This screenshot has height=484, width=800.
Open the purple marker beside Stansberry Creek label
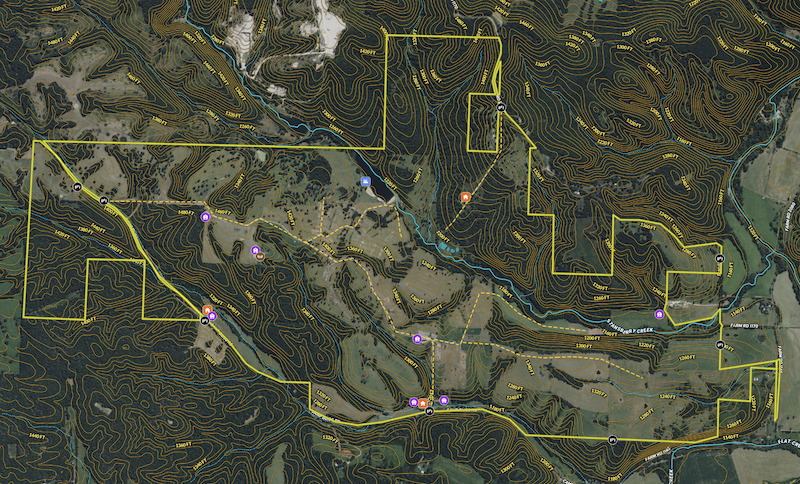[x=658, y=315]
